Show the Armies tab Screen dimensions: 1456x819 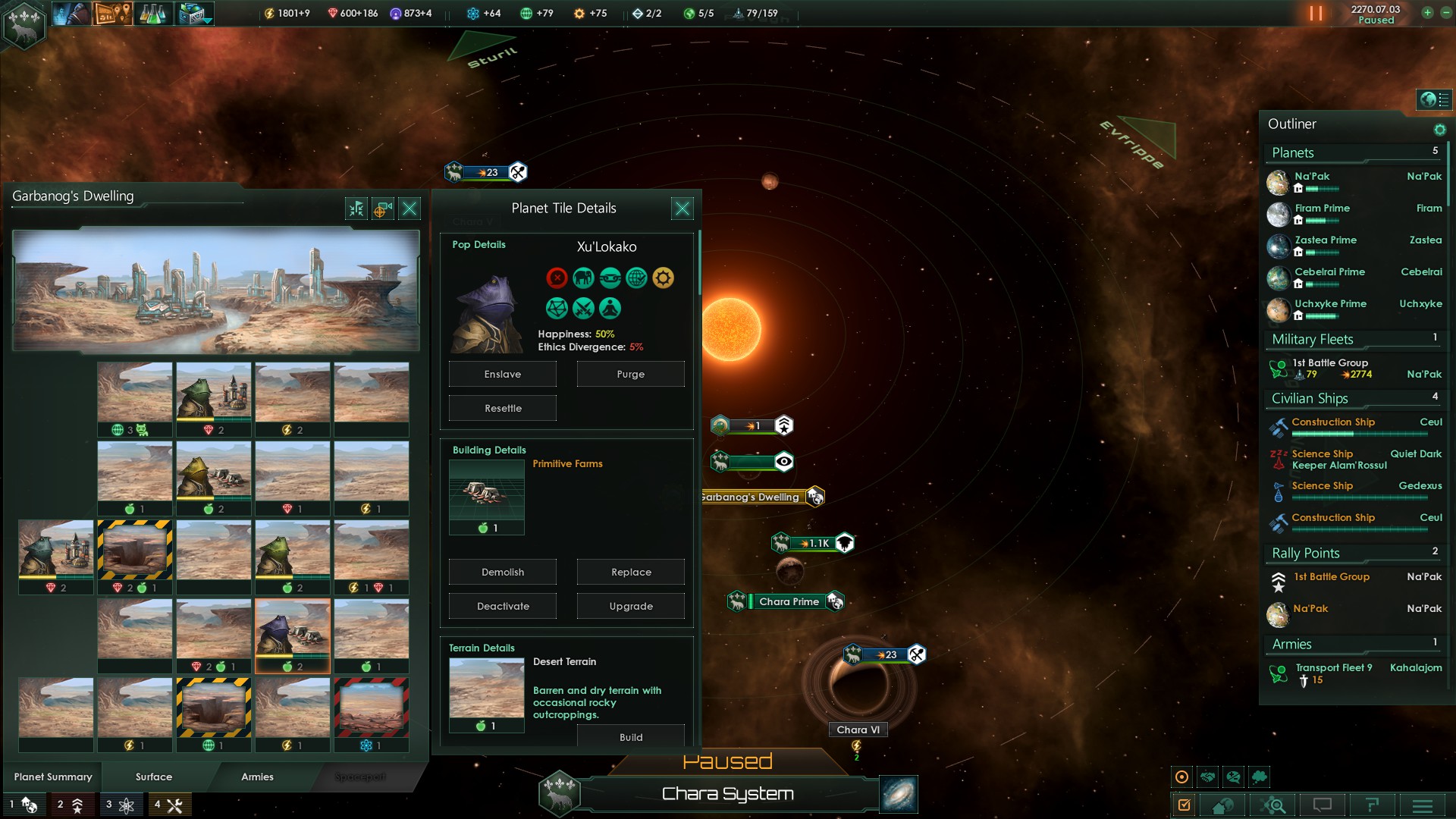point(257,777)
